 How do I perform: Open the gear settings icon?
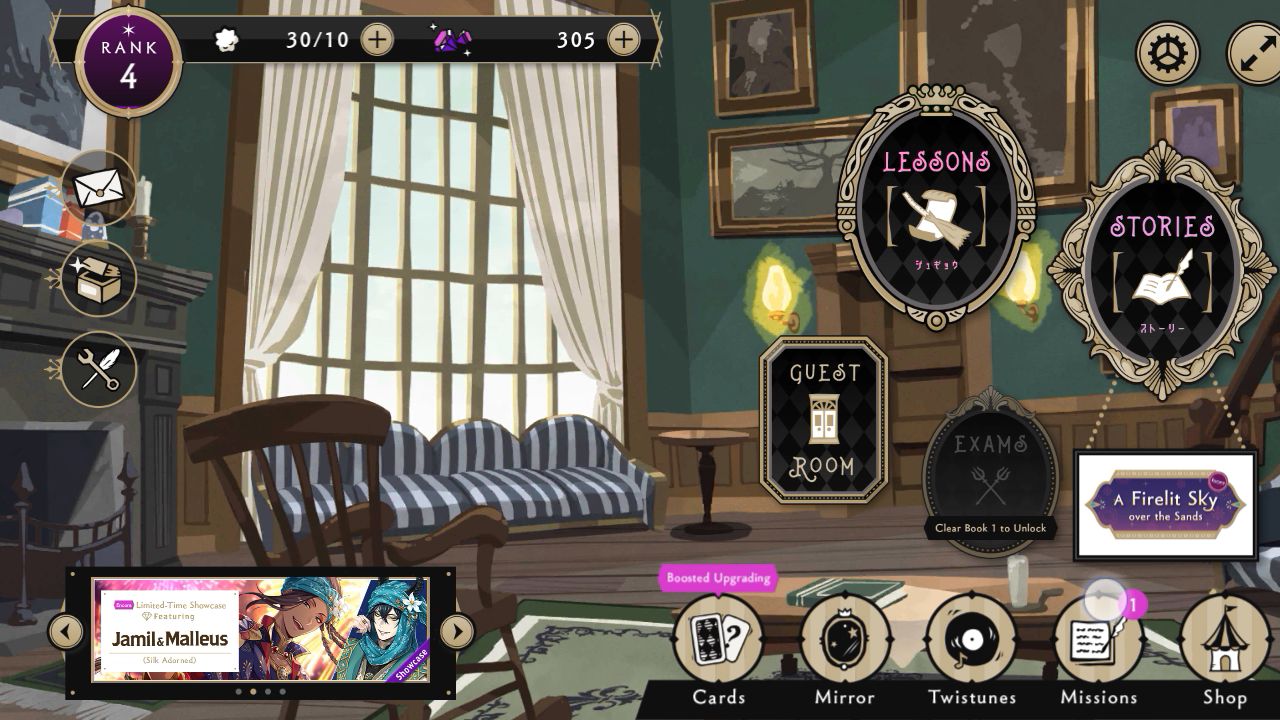[1167, 52]
